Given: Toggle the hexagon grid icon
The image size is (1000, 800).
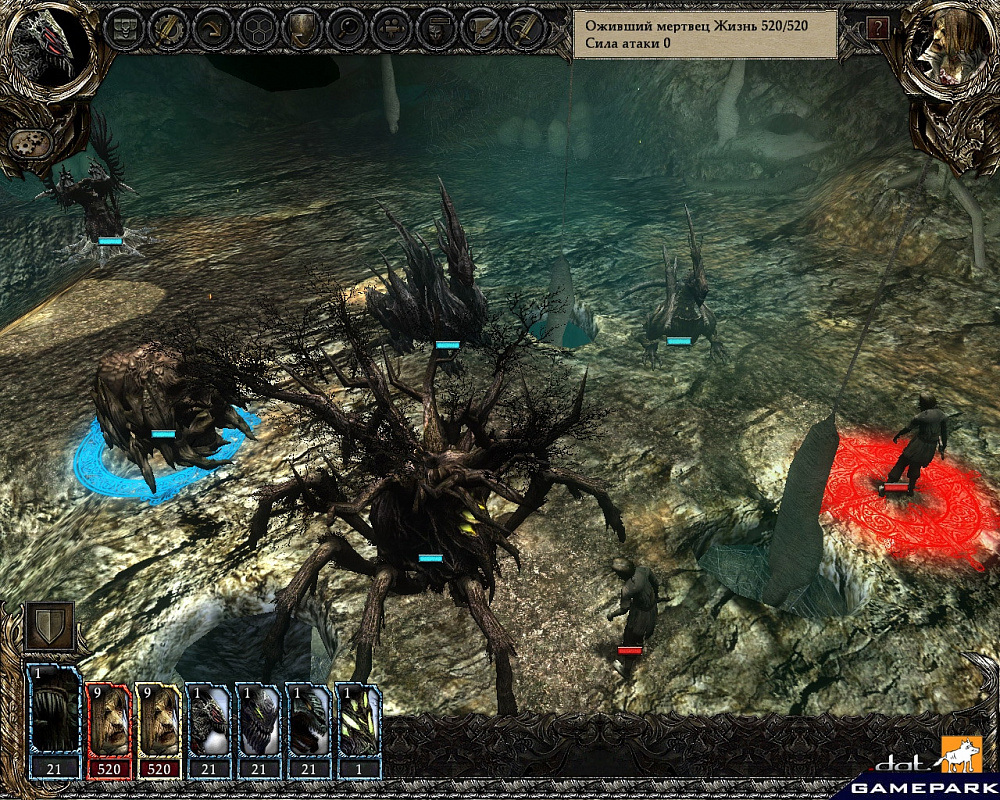Looking at the screenshot, I should (257, 28).
